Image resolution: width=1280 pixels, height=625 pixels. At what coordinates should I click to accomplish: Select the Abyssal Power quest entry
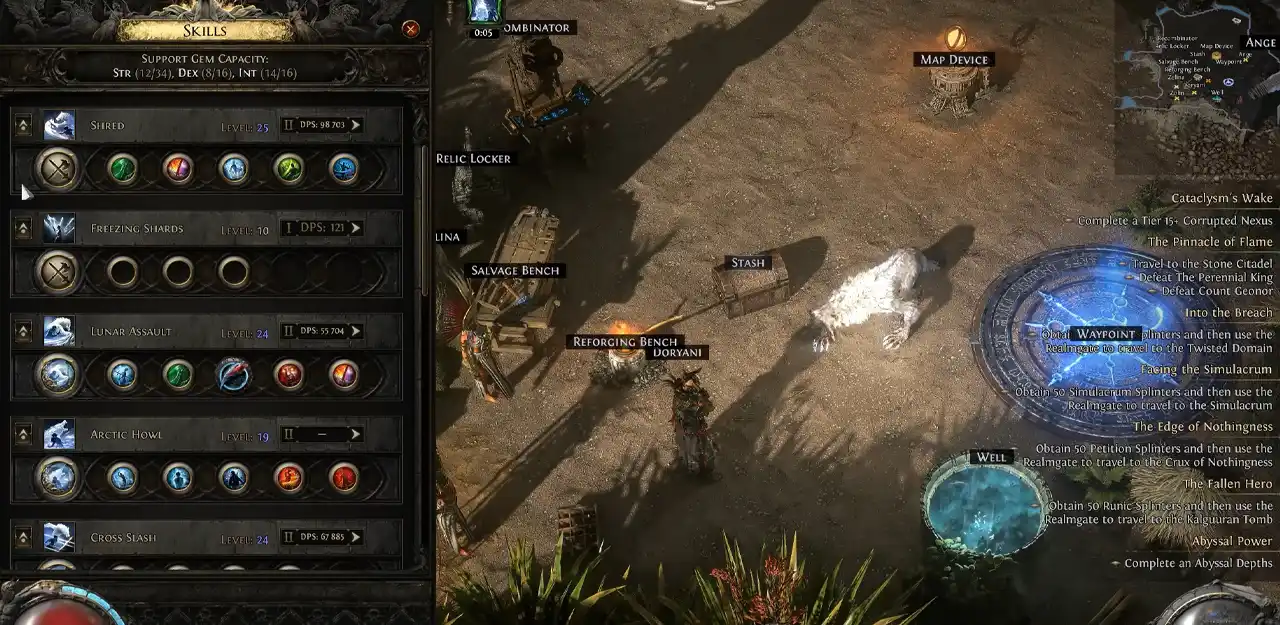click(1232, 541)
